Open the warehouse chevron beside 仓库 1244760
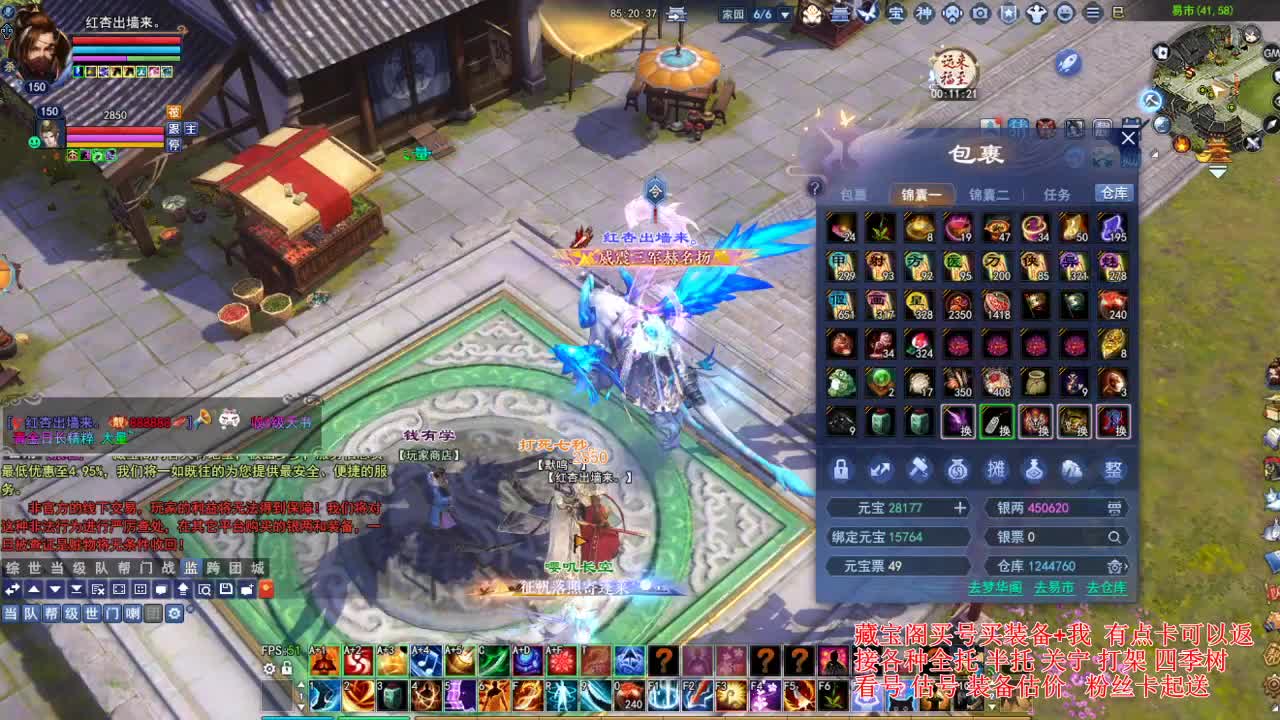Image resolution: width=1280 pixels, height=720 pixels. click(x=1126, y=565)
